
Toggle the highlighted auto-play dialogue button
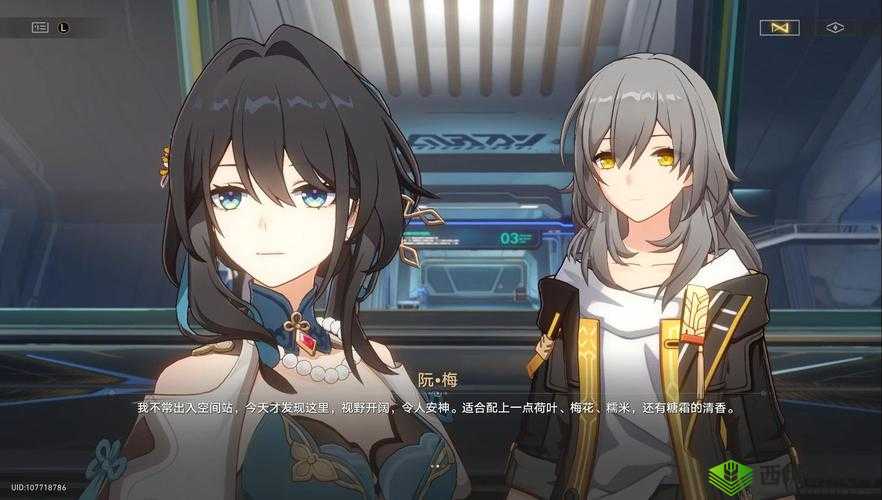[x=779, y=28]
